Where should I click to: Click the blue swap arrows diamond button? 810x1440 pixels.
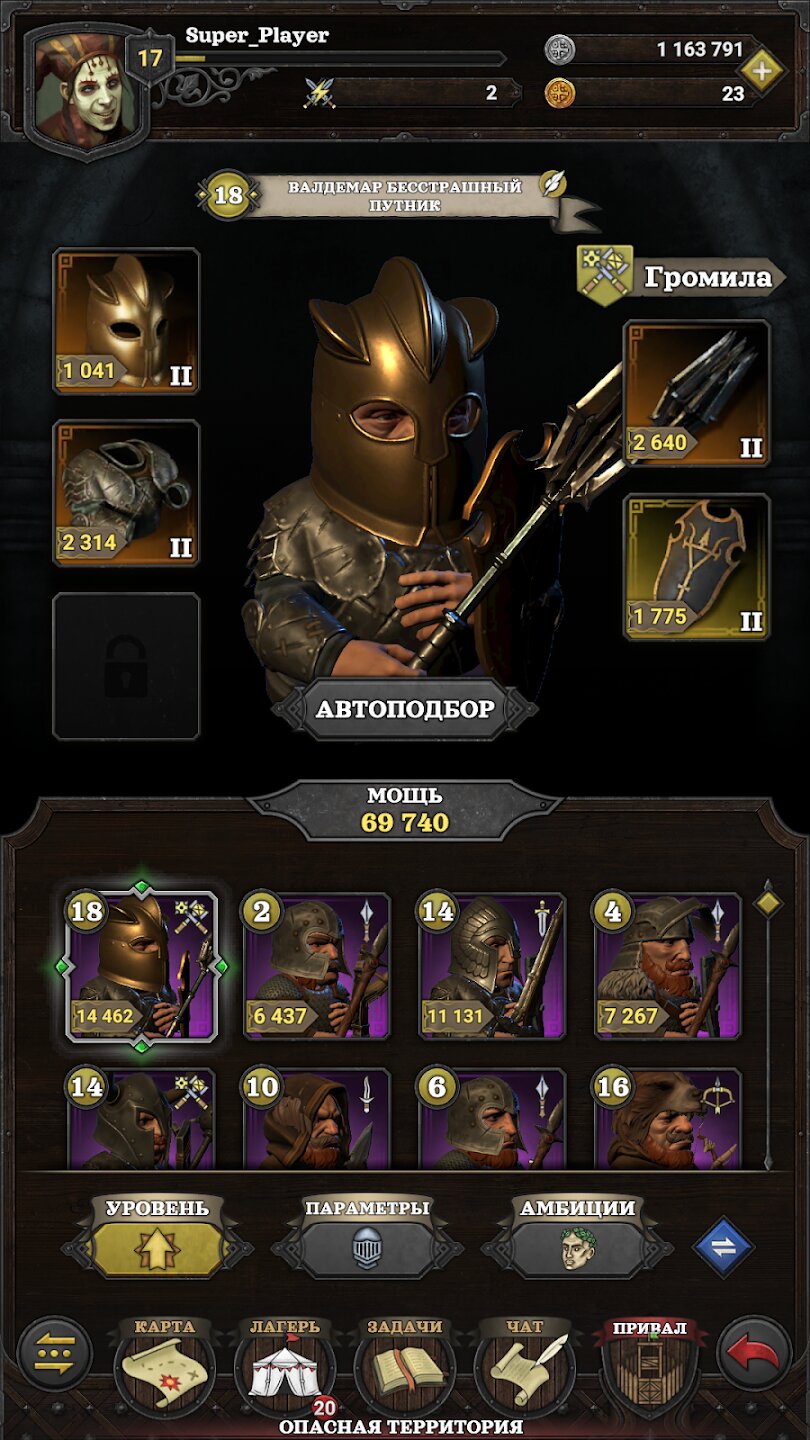point(723,1247)
